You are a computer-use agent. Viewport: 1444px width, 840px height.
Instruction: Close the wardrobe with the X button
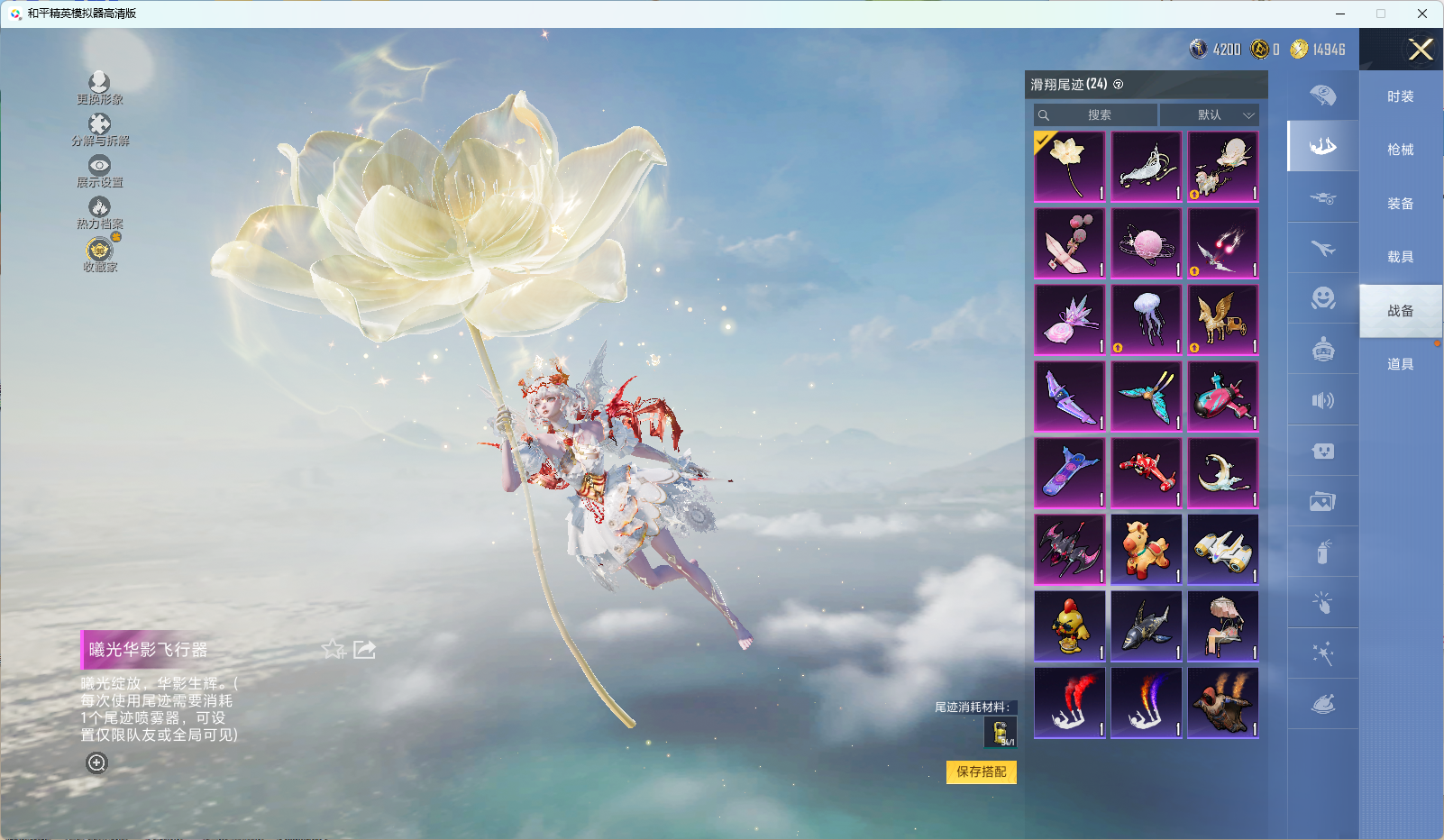click(x=1421, y=50)
